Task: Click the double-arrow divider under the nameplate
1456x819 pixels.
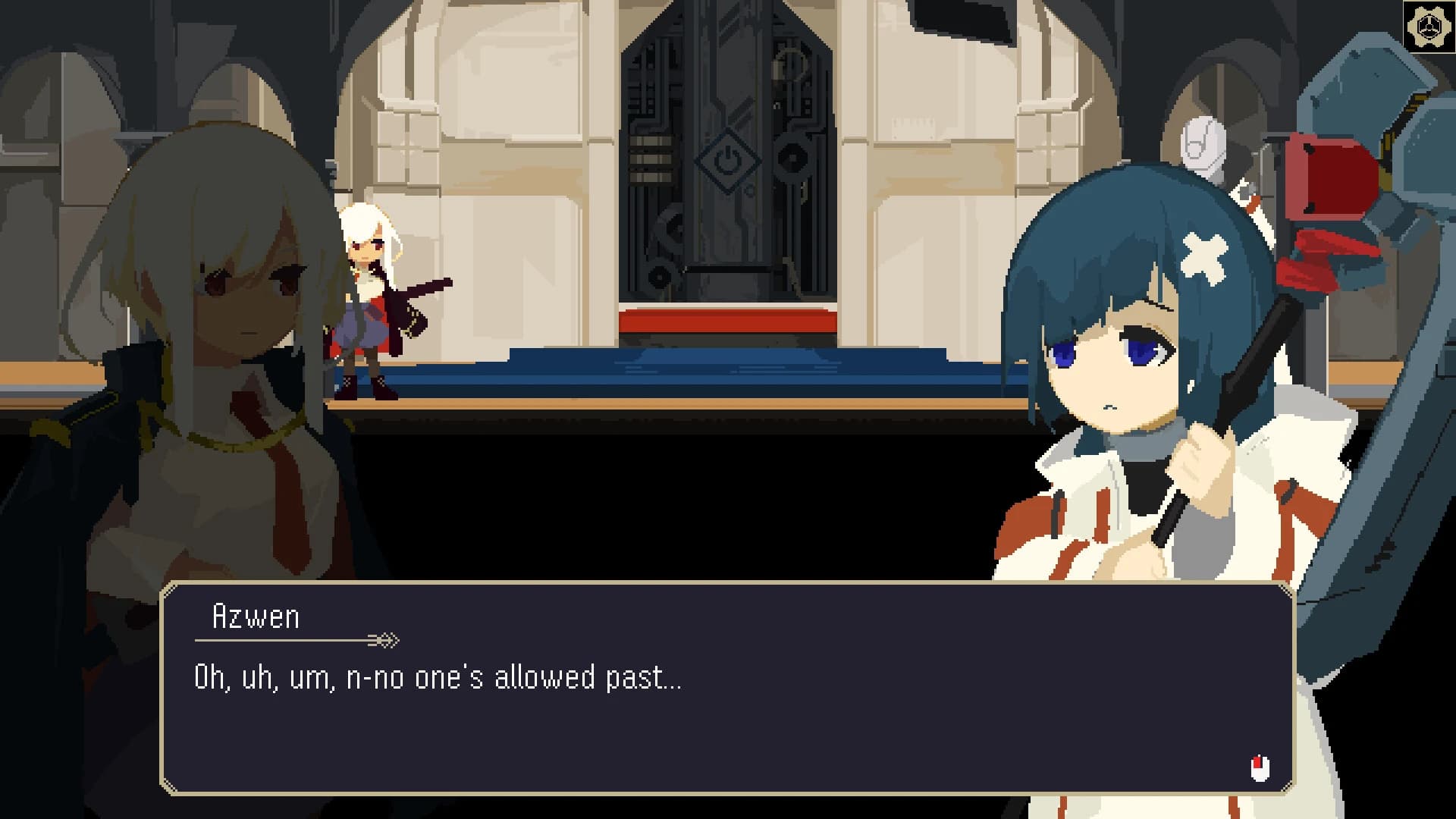Action: coord(385,639)
